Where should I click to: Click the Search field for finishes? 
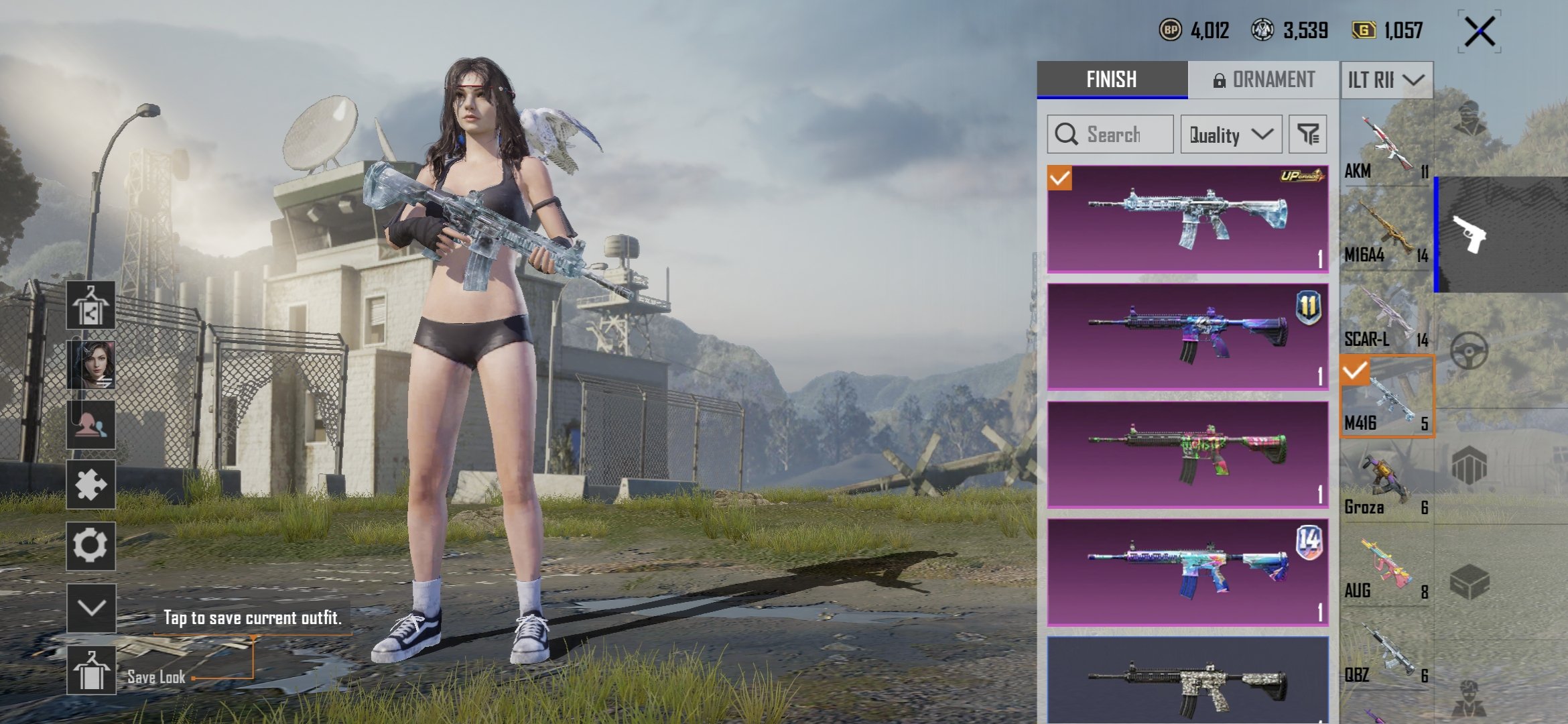click(1110, 134)
